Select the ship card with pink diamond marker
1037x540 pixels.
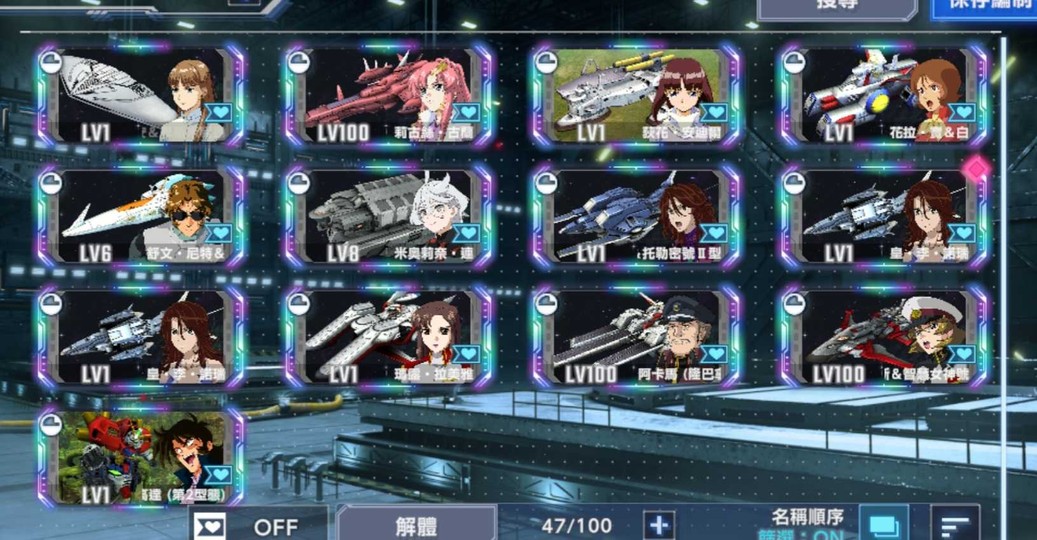coord(883,217)
